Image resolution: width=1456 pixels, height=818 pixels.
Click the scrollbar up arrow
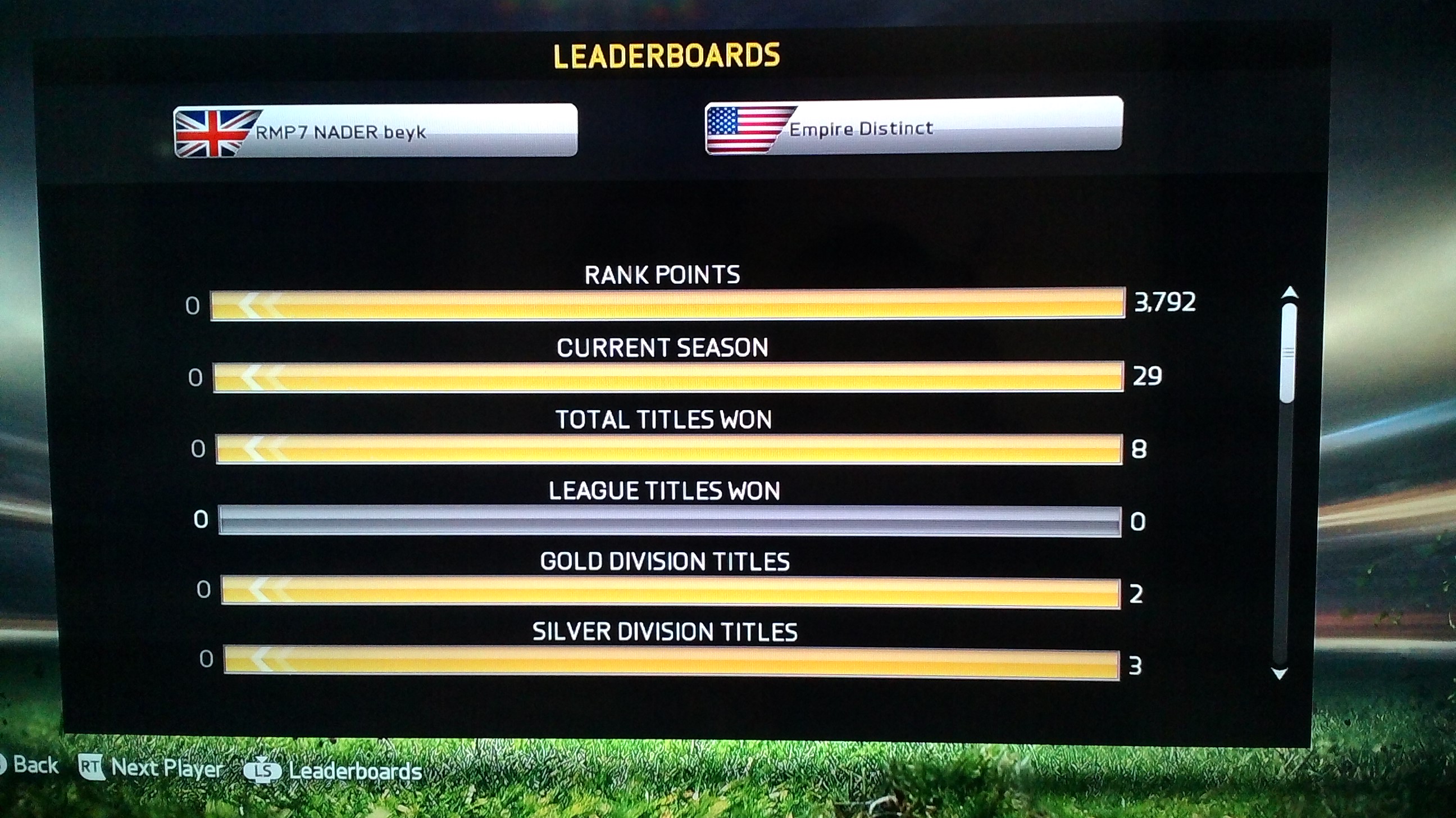tap(1289, 292)
